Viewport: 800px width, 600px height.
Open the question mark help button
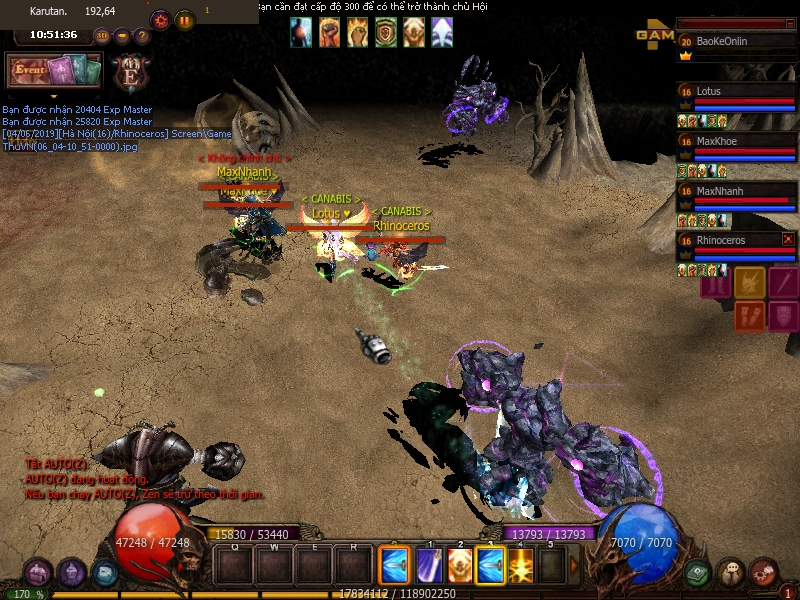pyautogui.click(x=142, y=36)
